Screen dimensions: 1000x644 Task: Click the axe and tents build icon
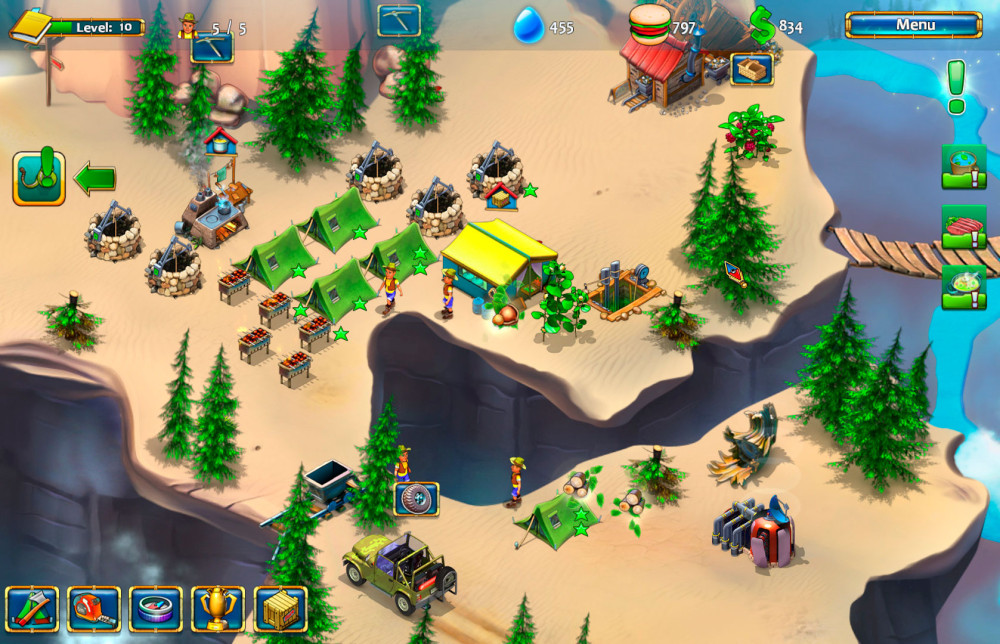[x=32, y=608]
